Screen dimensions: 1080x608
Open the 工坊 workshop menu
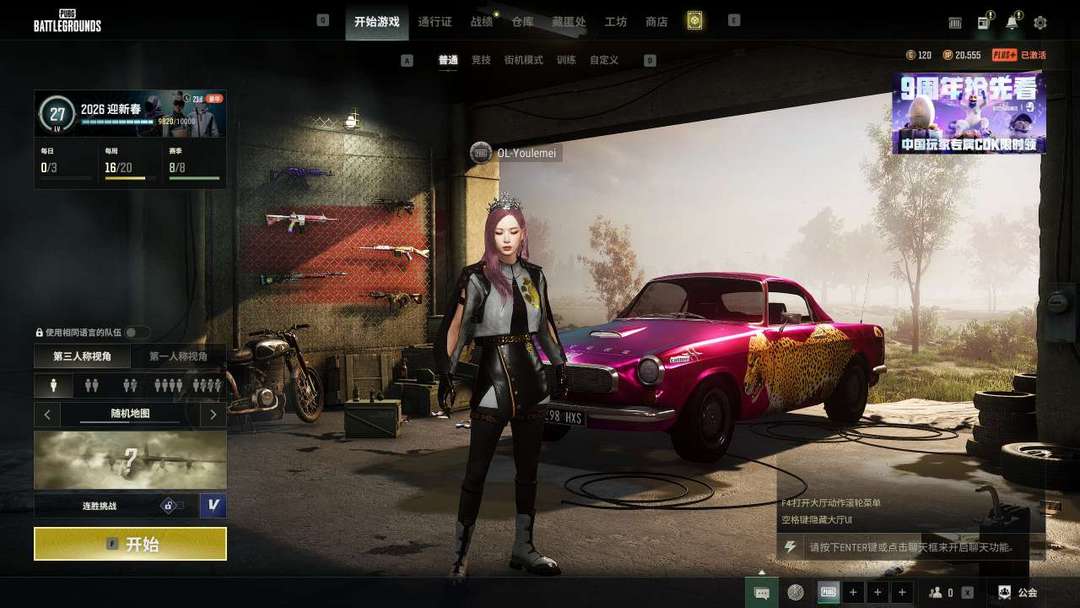pos(616,21)
